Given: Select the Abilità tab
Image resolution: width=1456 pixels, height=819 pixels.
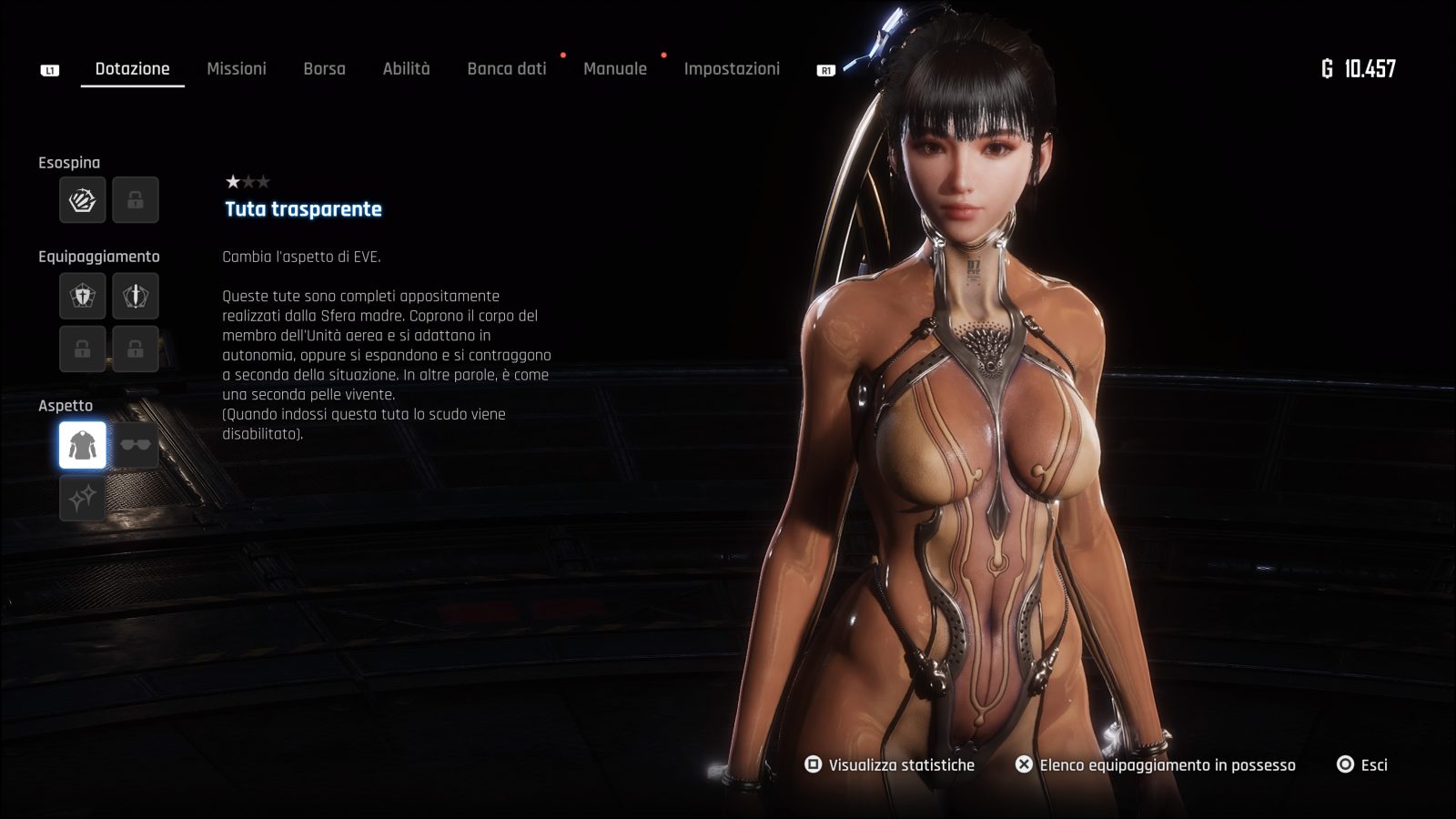Looking at the screenshot, I should point(406,69).
